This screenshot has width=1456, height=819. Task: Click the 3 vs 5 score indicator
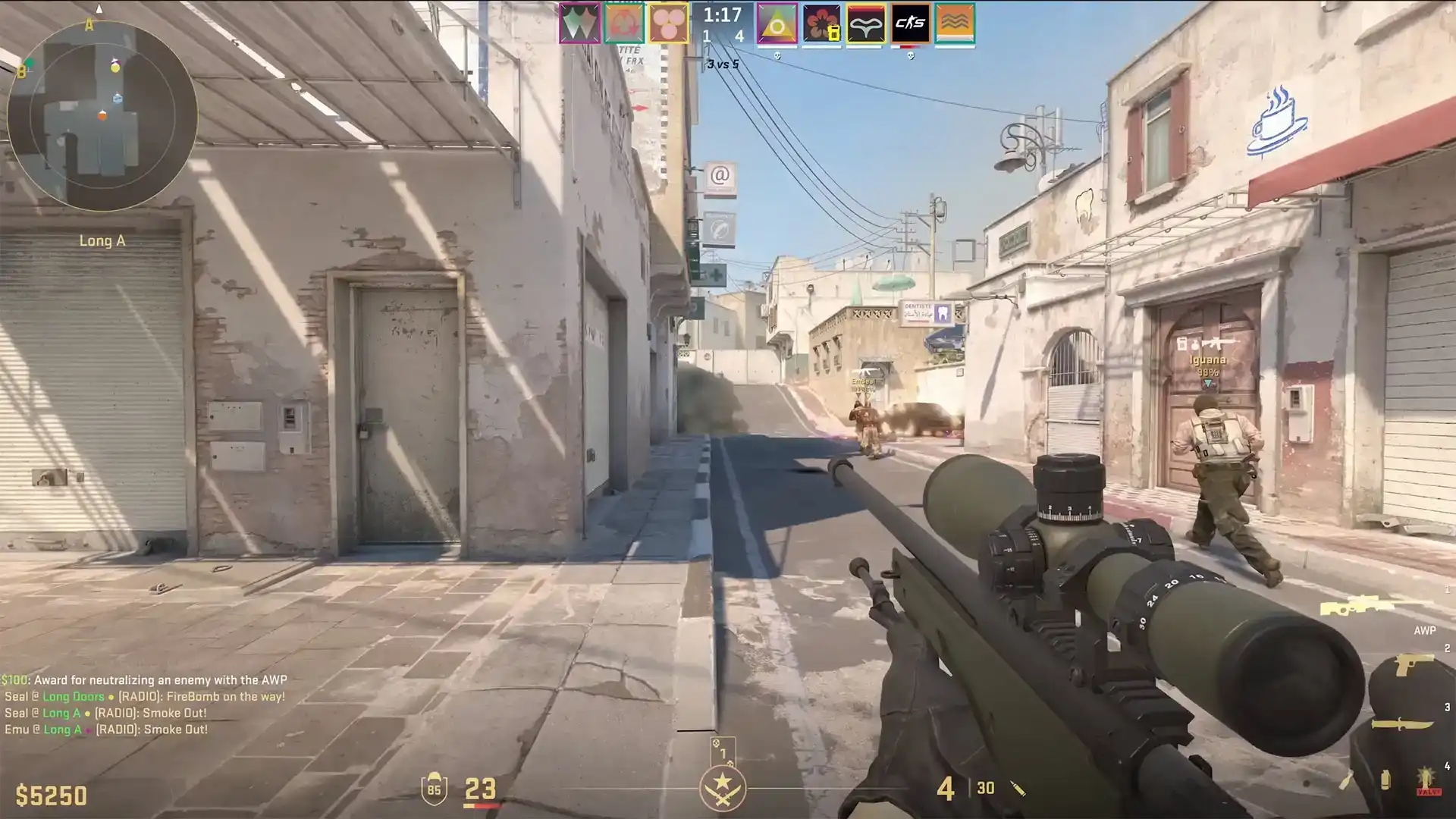click(723, 64)
